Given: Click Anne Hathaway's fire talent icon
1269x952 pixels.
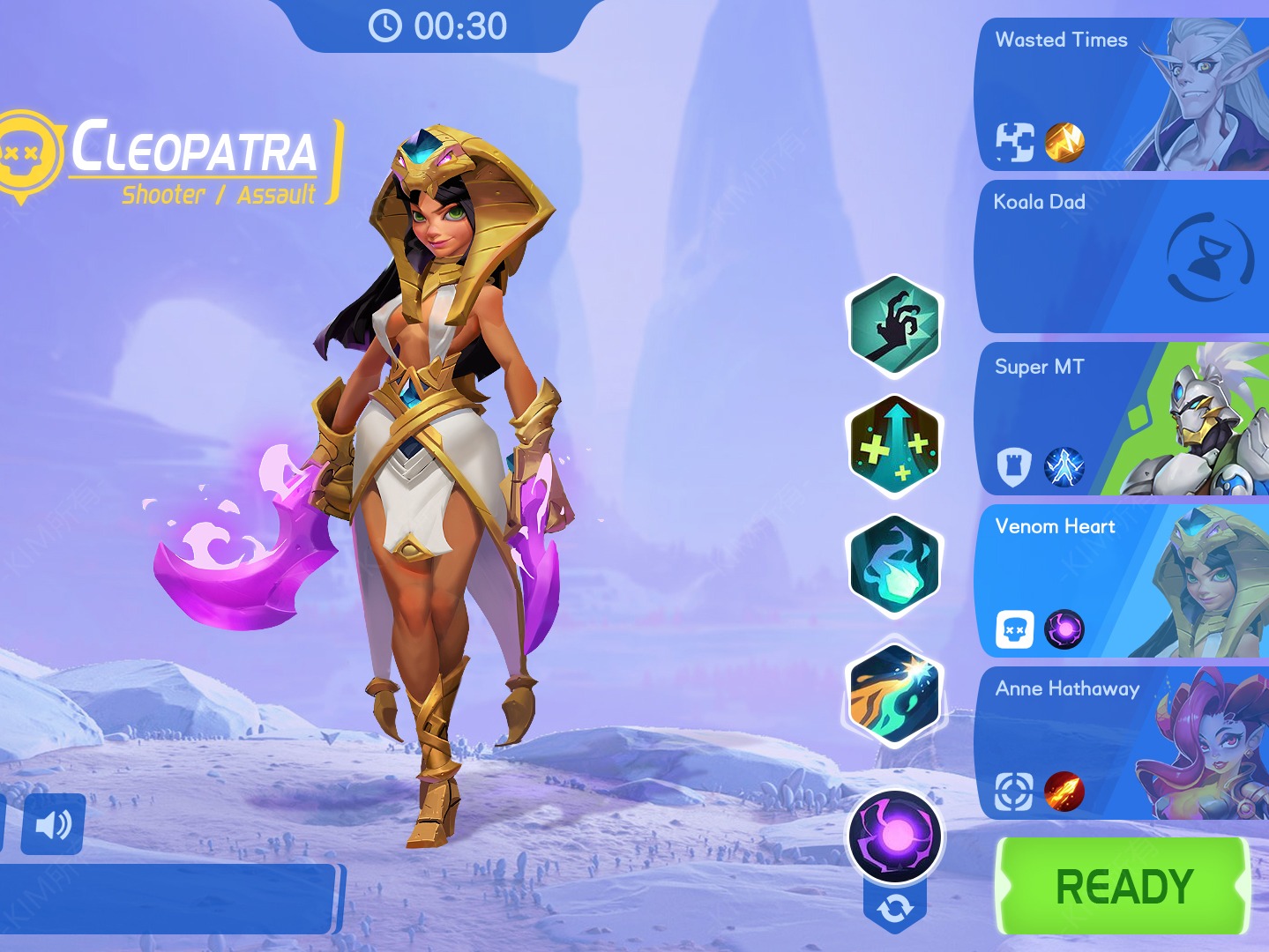Looking at the screenshot, I should coord(1063,790).
